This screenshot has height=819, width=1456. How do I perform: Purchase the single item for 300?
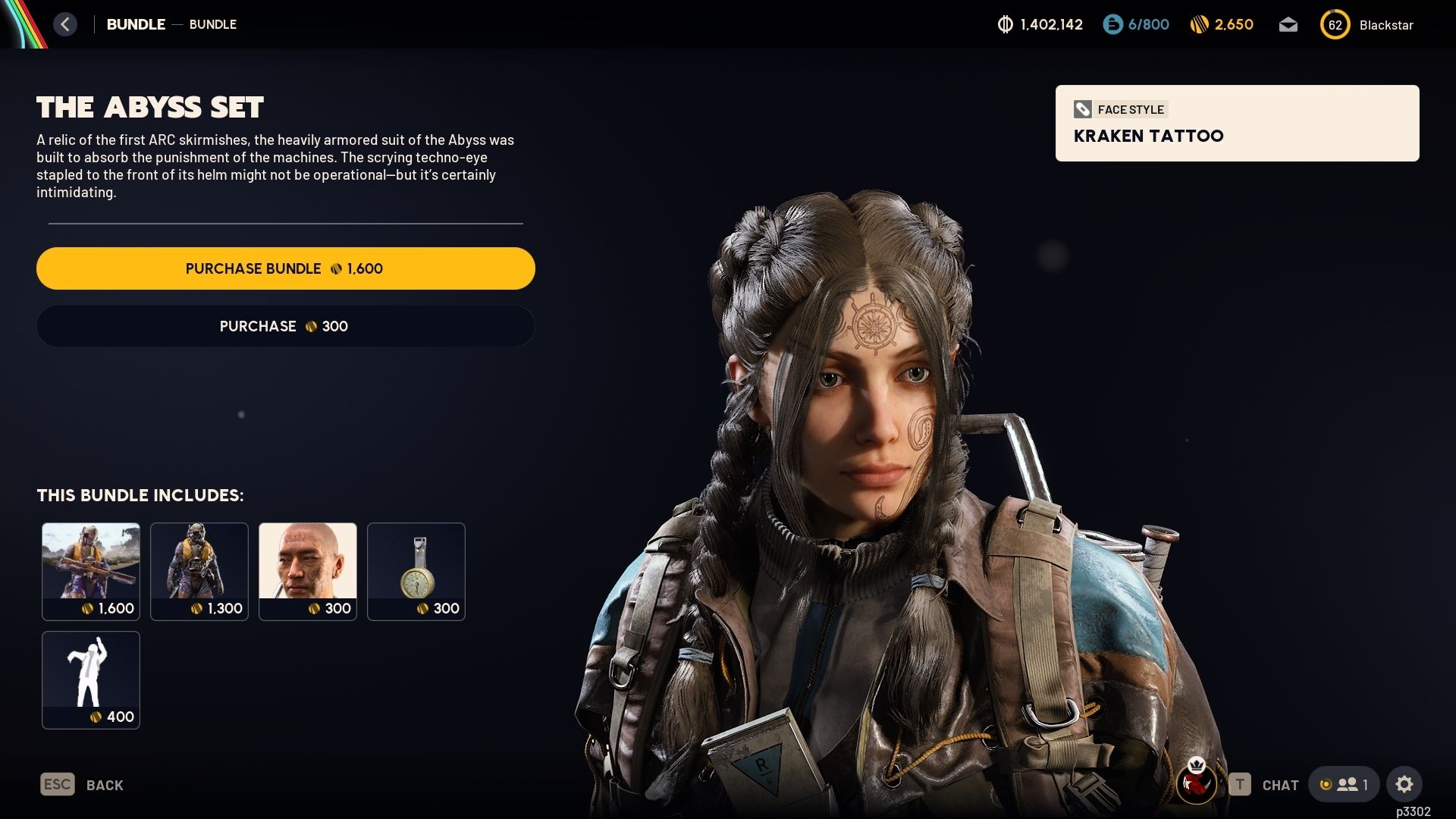pyautogui.click(x=285, y=326)
